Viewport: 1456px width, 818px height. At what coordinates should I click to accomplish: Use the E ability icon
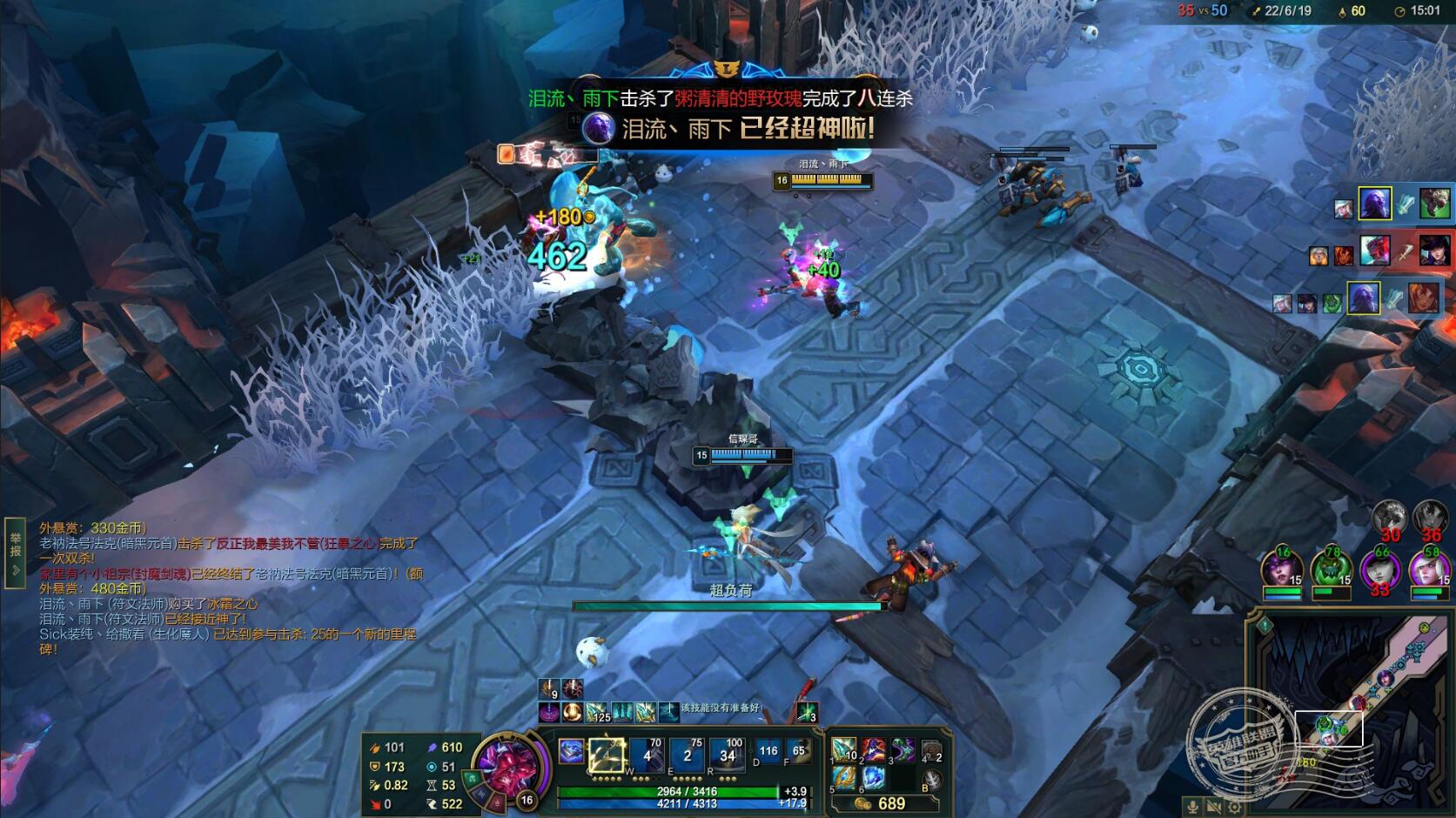tap(688, 754)
